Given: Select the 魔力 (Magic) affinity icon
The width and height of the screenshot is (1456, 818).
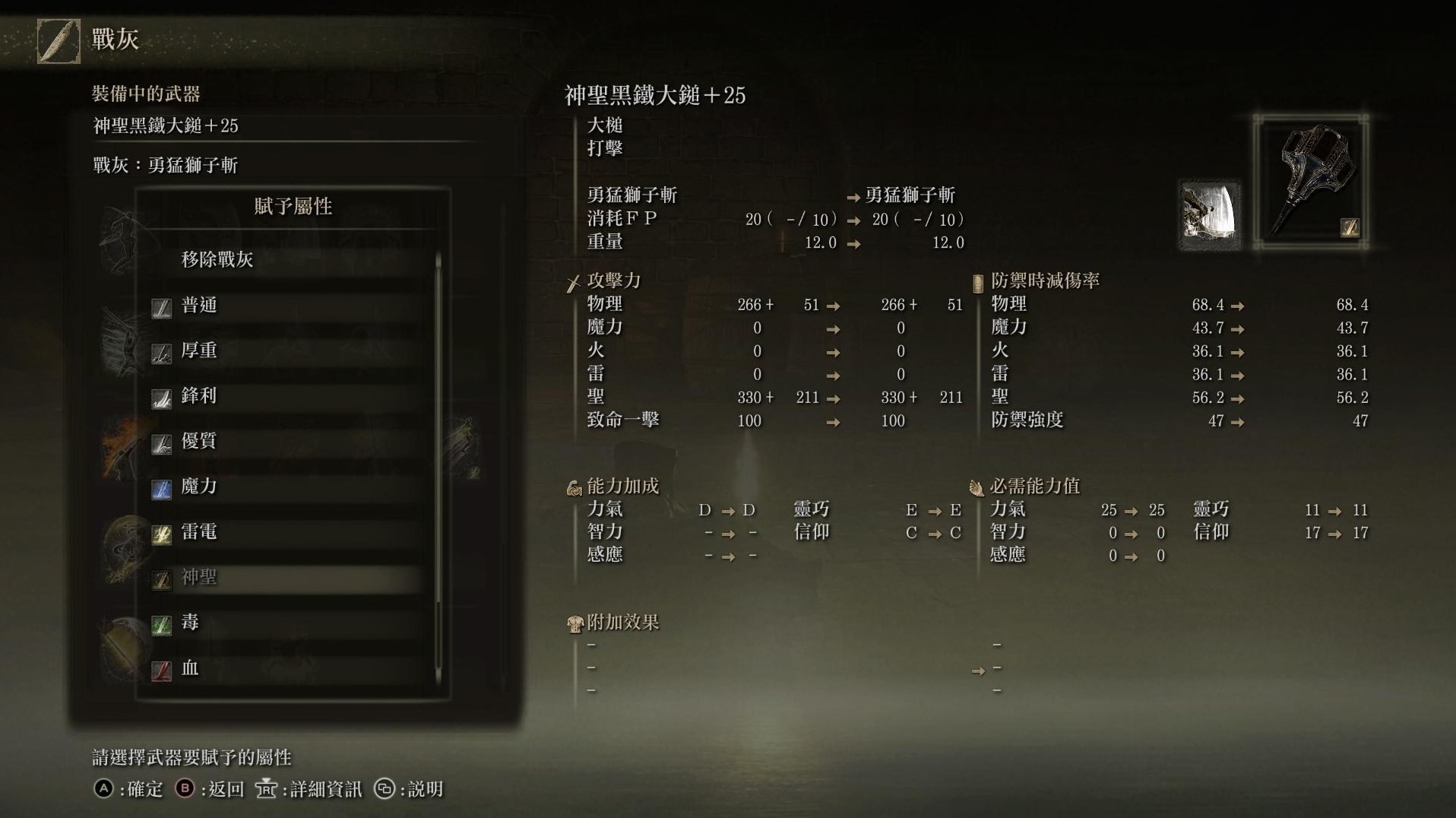Looking at the screenshot, I should coord(162,487).
